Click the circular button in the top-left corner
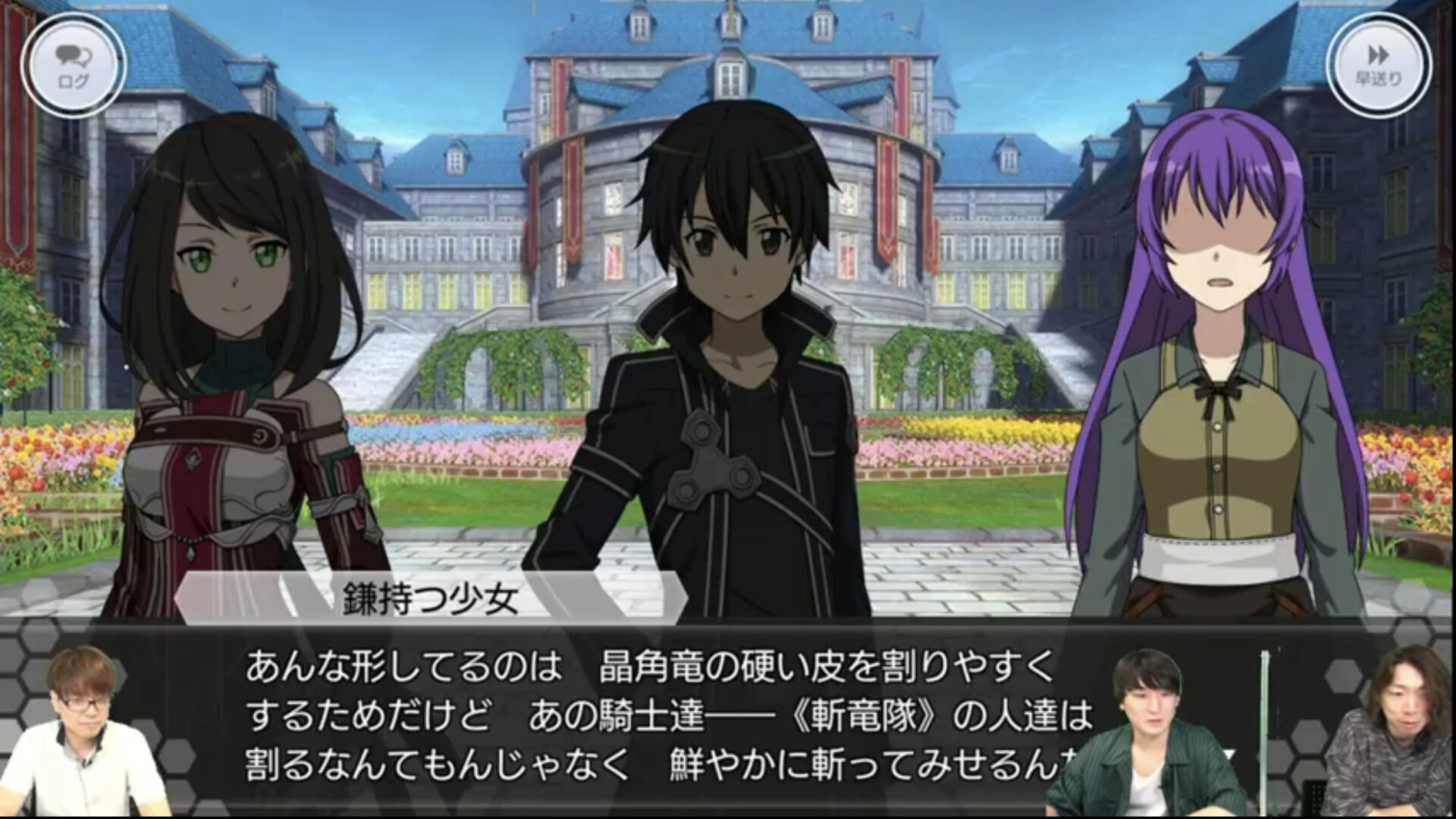Screen dimensions: 1456x819 [x=72, y=62]
